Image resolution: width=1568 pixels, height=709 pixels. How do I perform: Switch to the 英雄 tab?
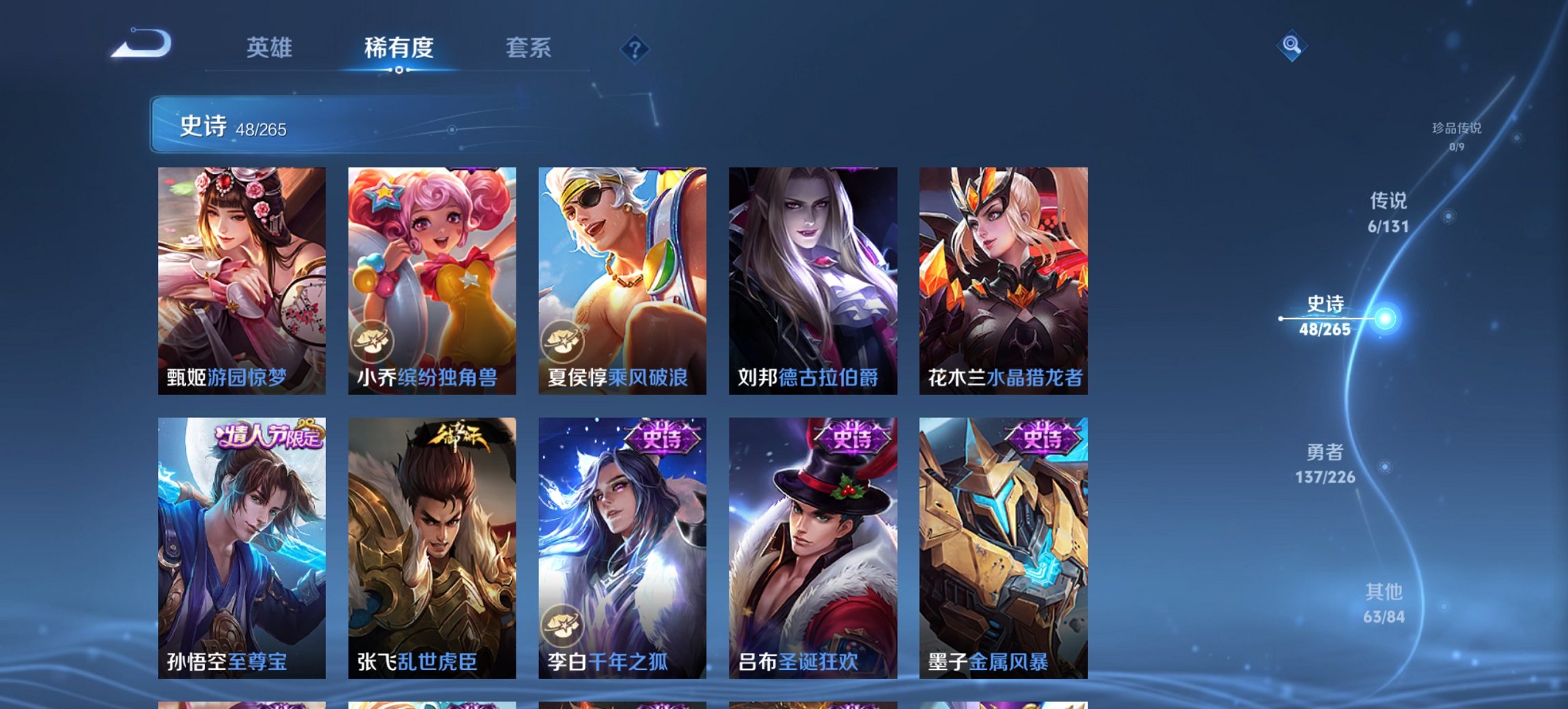(271, 48)
